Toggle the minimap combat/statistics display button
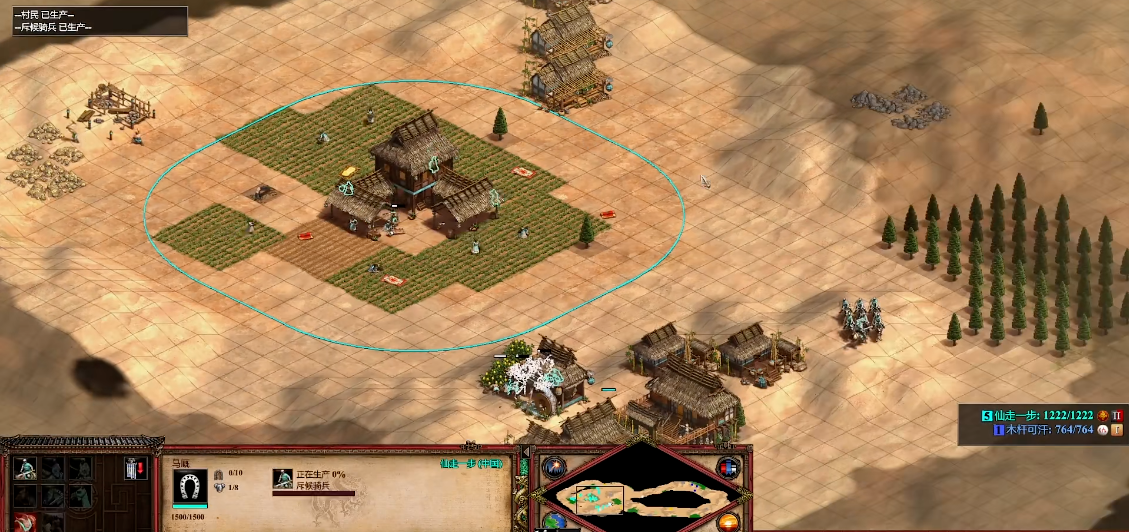This screenshot has width=1129, height=532. coord(728,468)
